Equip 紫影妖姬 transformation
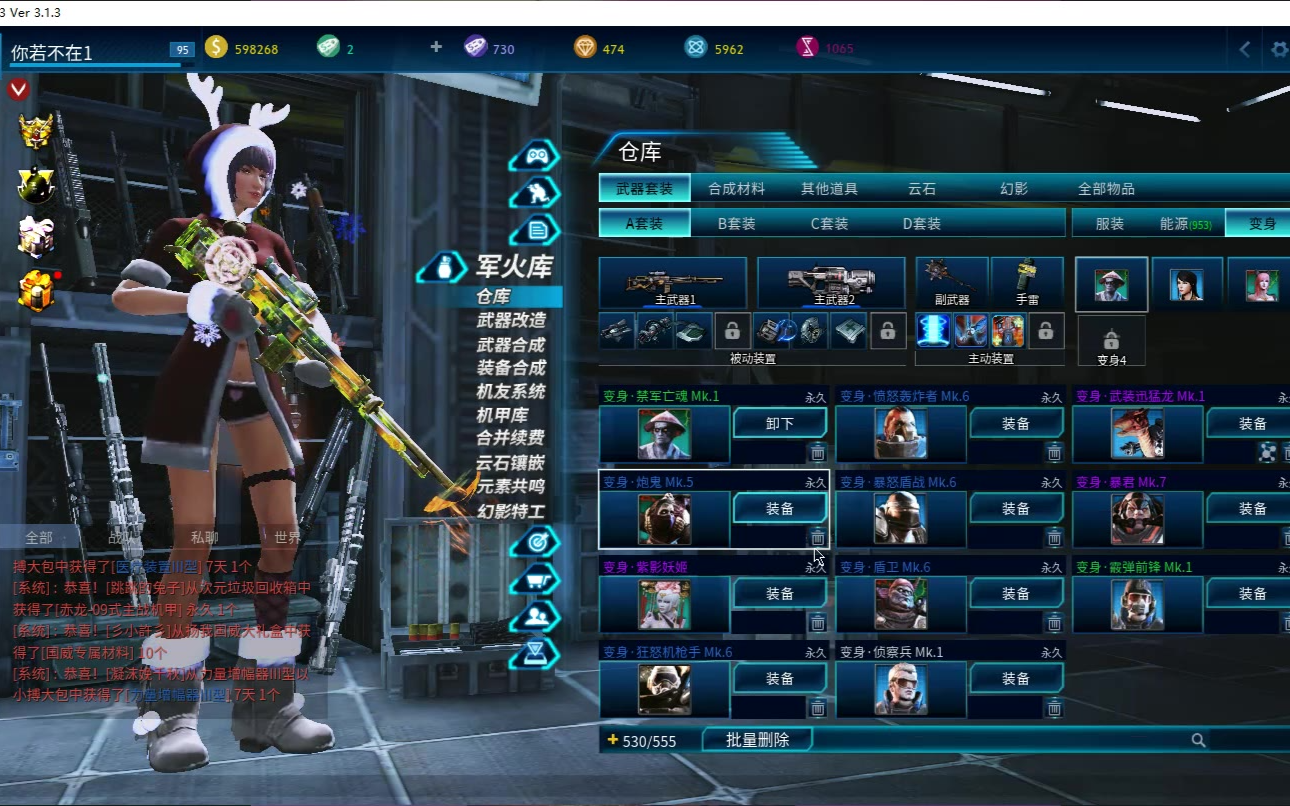This screenshot has height=806, width=1290. click(x=780, y=594)
